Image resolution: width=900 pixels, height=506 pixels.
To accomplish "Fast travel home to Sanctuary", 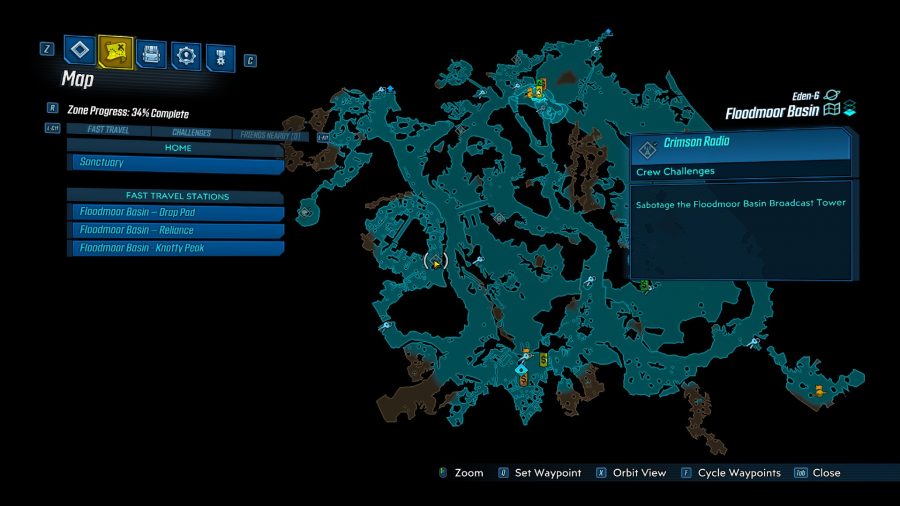I will 176,163.
